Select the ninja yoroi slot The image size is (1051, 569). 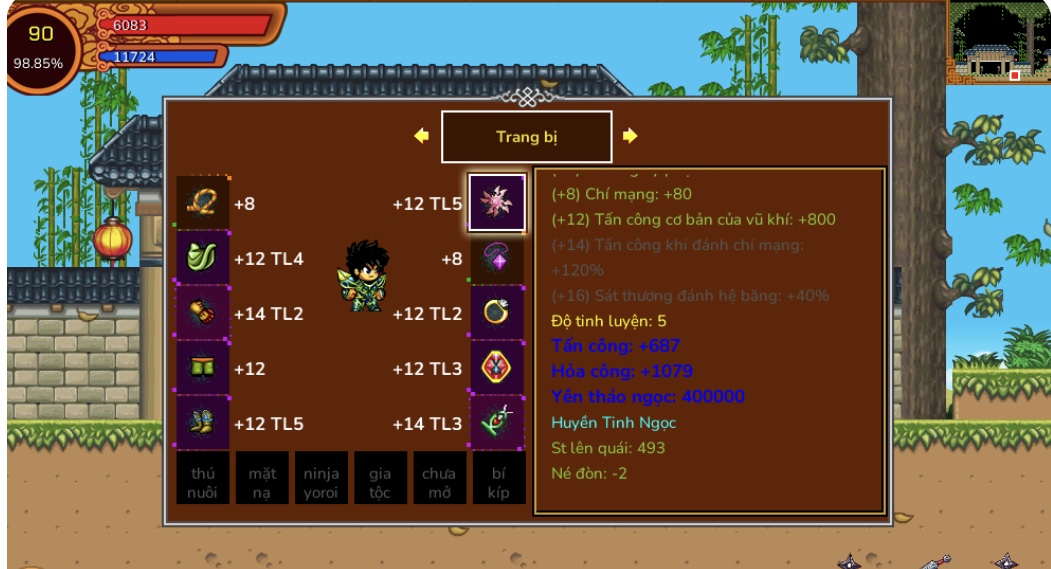(x=321, y=480)
